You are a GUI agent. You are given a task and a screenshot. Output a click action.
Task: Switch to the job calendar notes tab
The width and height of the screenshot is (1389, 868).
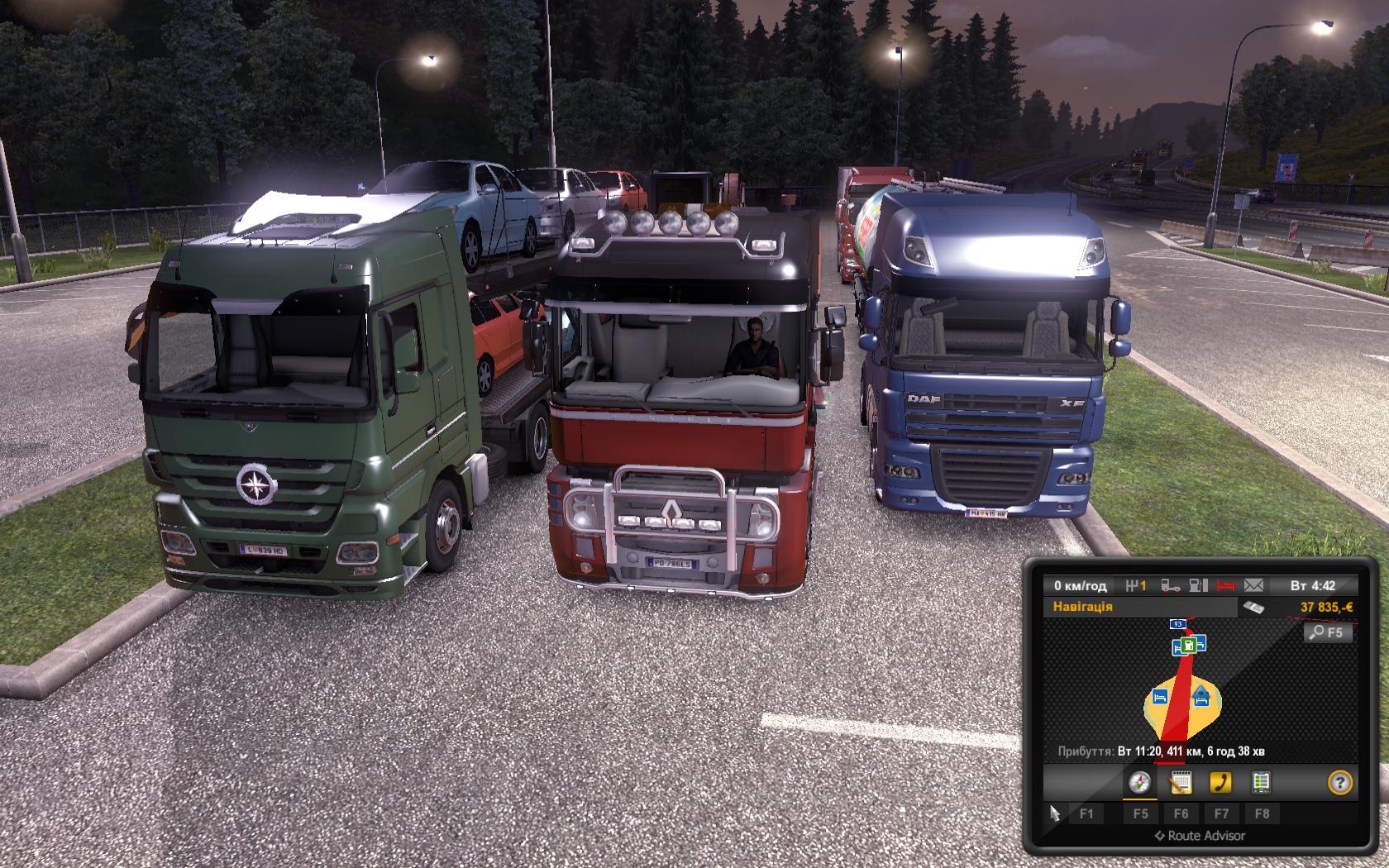pos(1181,782)
